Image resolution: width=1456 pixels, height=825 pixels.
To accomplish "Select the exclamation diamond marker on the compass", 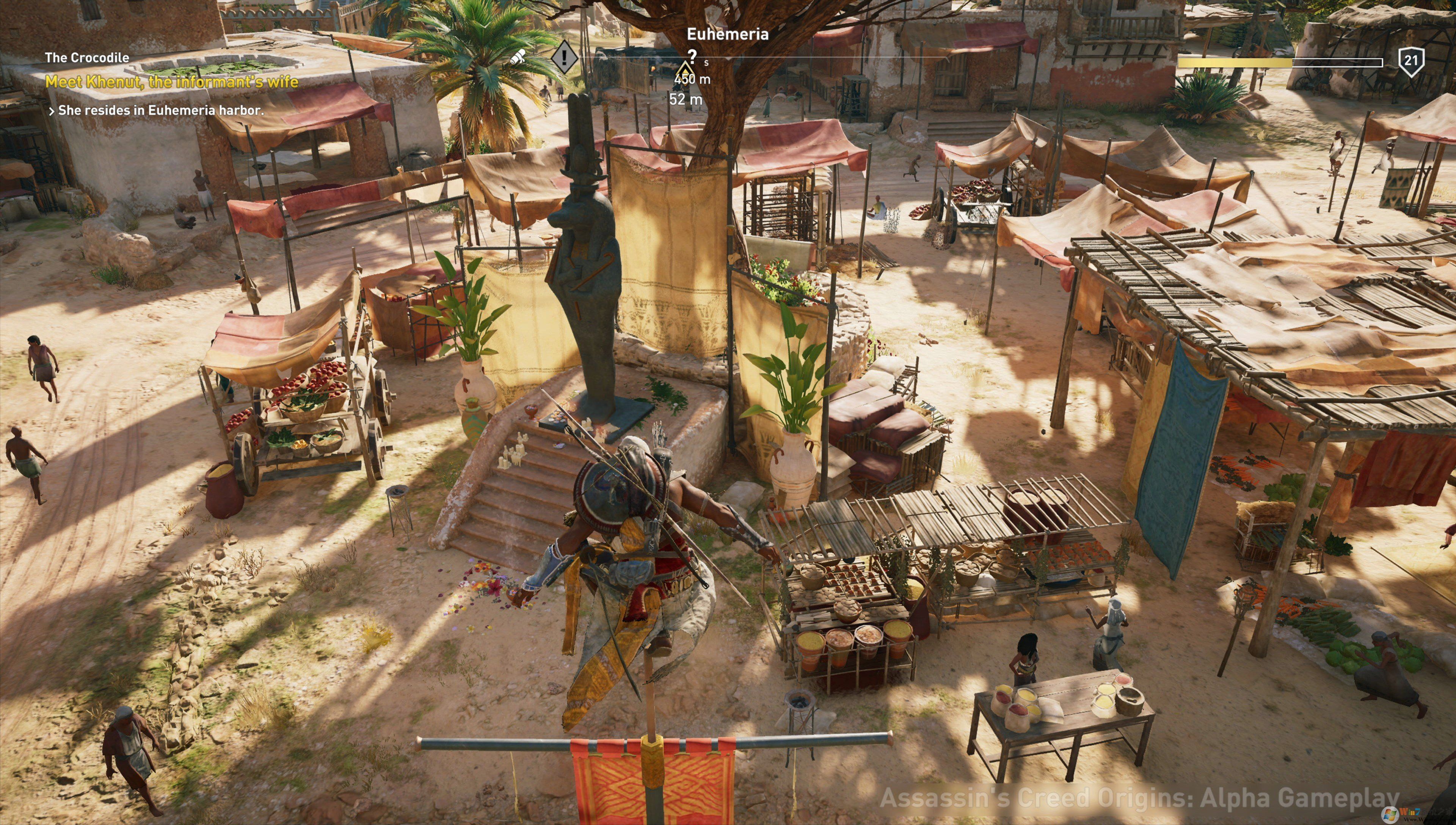I will (x=564, y=56).
